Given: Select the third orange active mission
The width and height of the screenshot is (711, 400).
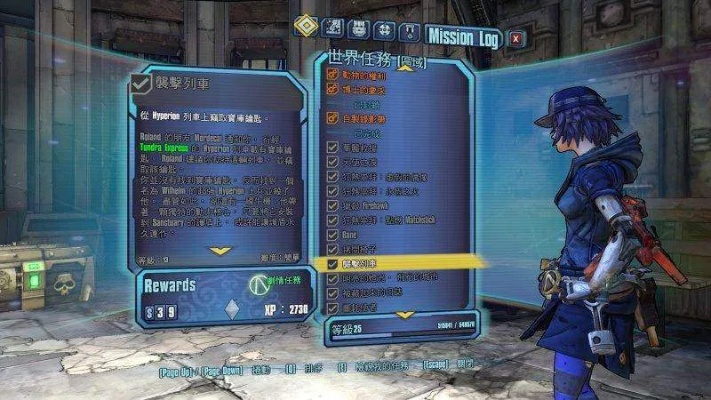Looking at the screenshot, I should (x=370, y=118).
